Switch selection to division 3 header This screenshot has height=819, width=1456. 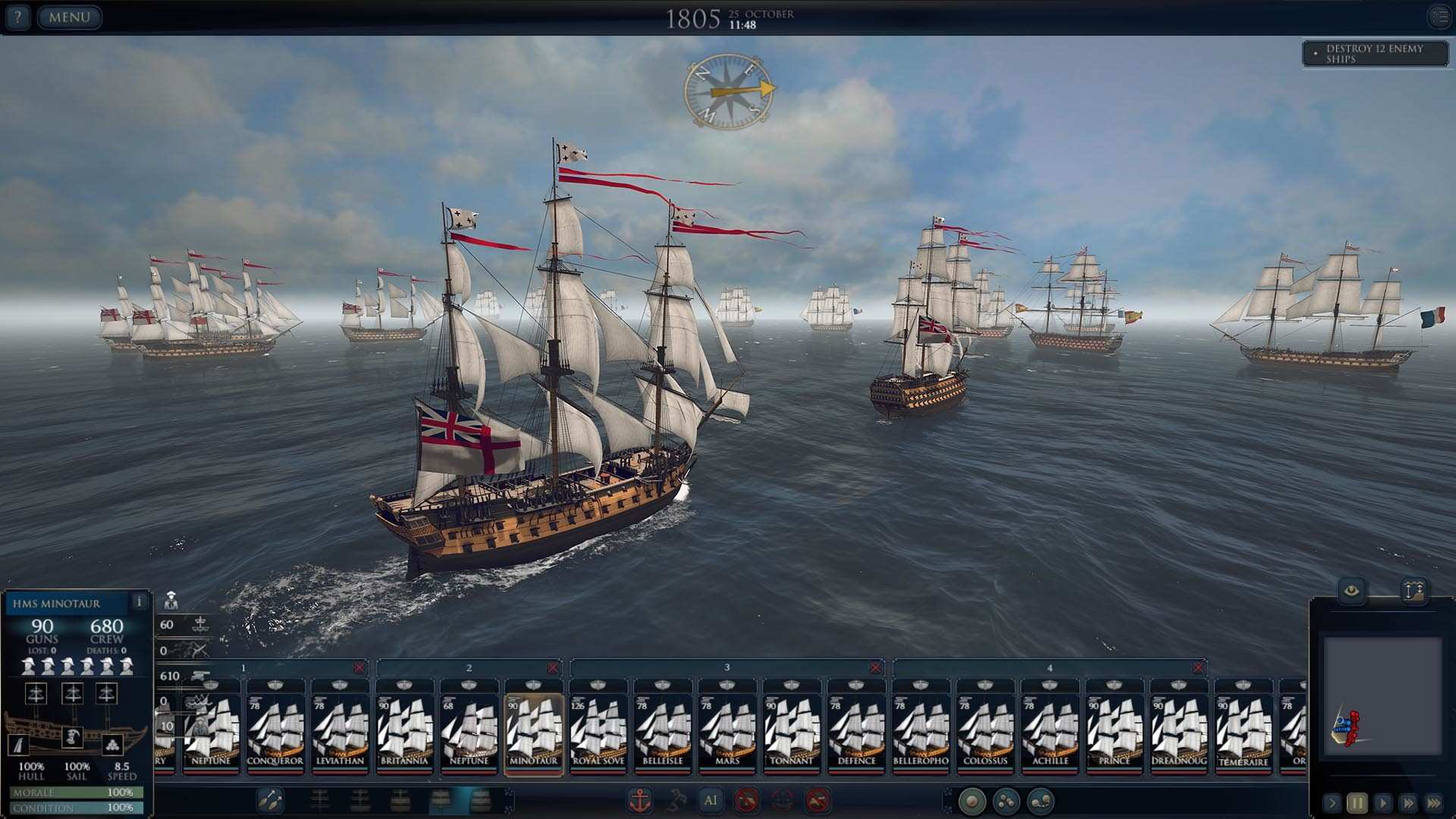[726, 667]
